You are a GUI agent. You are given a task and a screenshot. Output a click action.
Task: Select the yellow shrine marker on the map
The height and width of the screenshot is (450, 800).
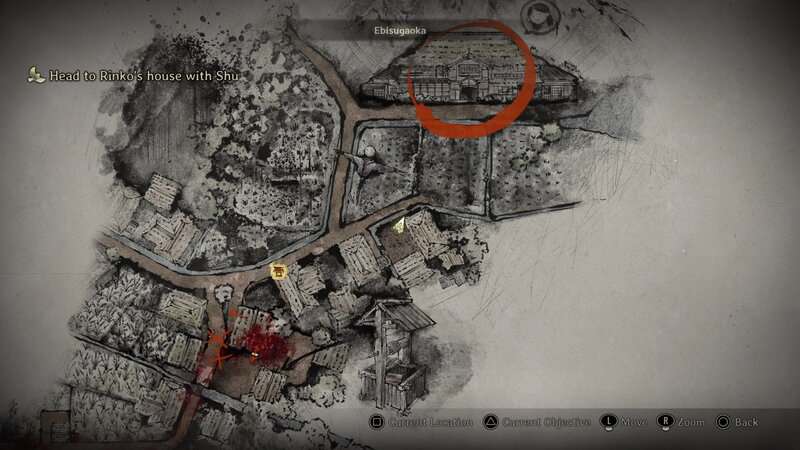(278, 270)
